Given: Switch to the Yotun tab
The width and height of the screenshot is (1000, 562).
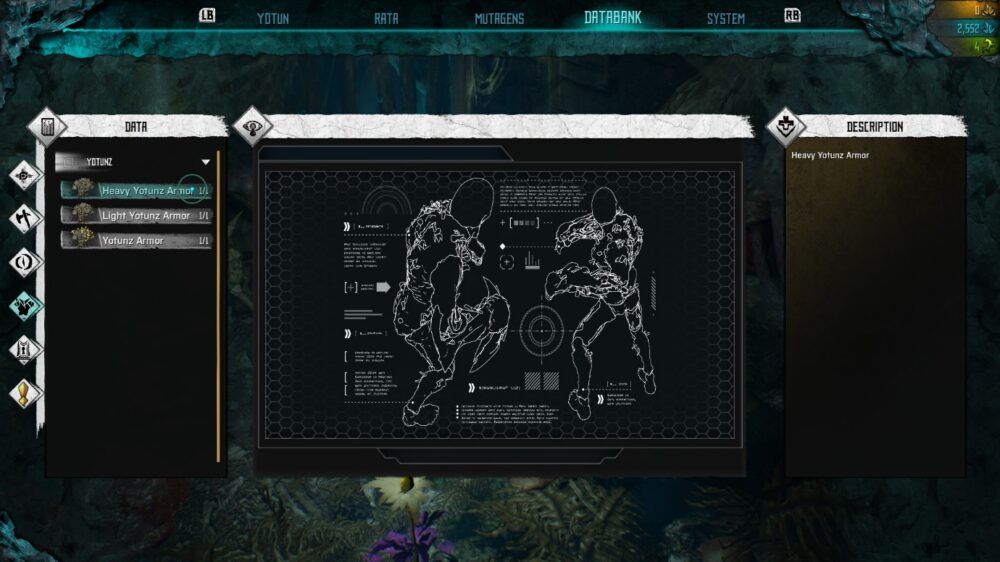Looking at the screenshot, I should [x=273, y=18].
